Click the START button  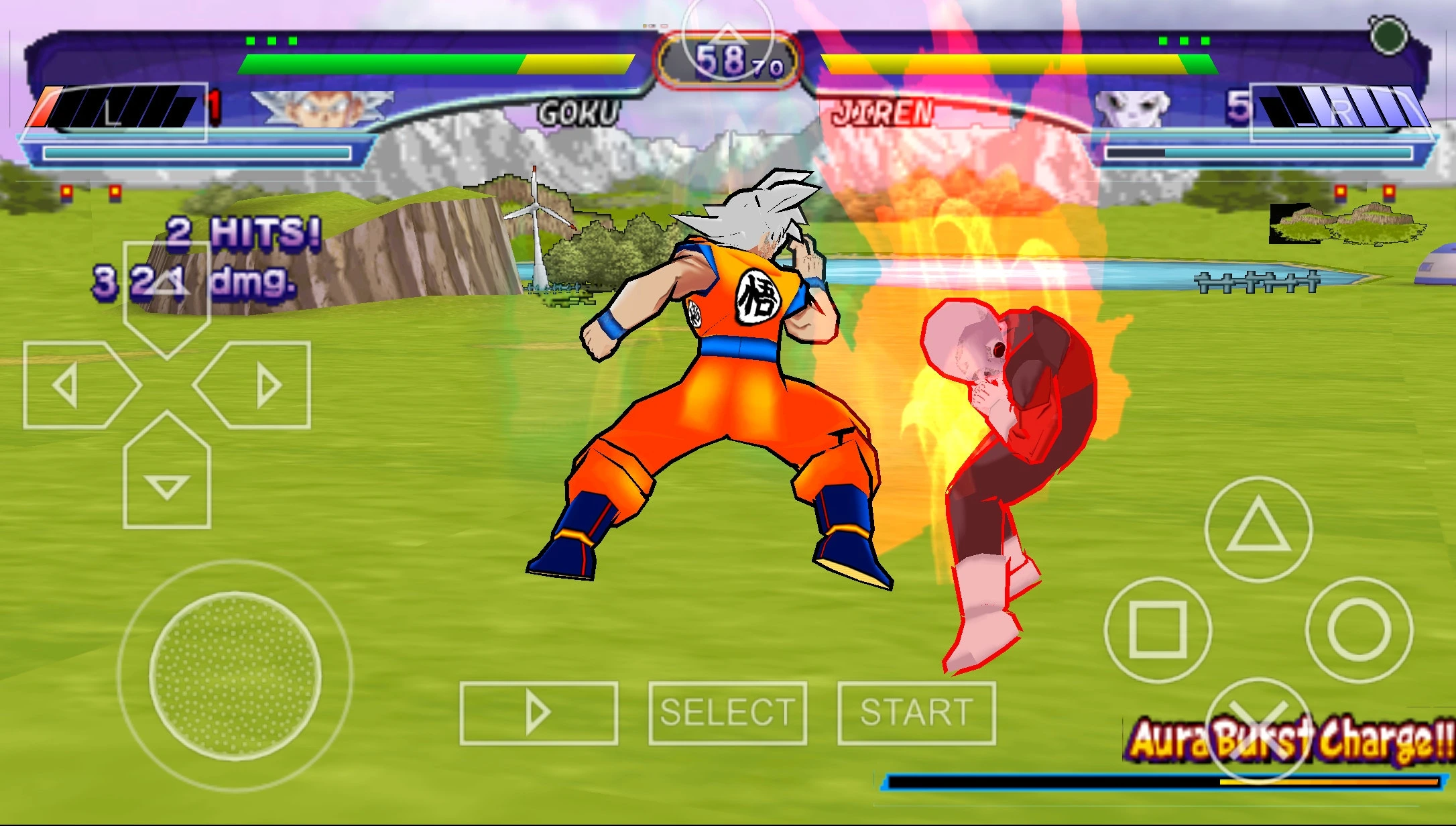point(916,713)
